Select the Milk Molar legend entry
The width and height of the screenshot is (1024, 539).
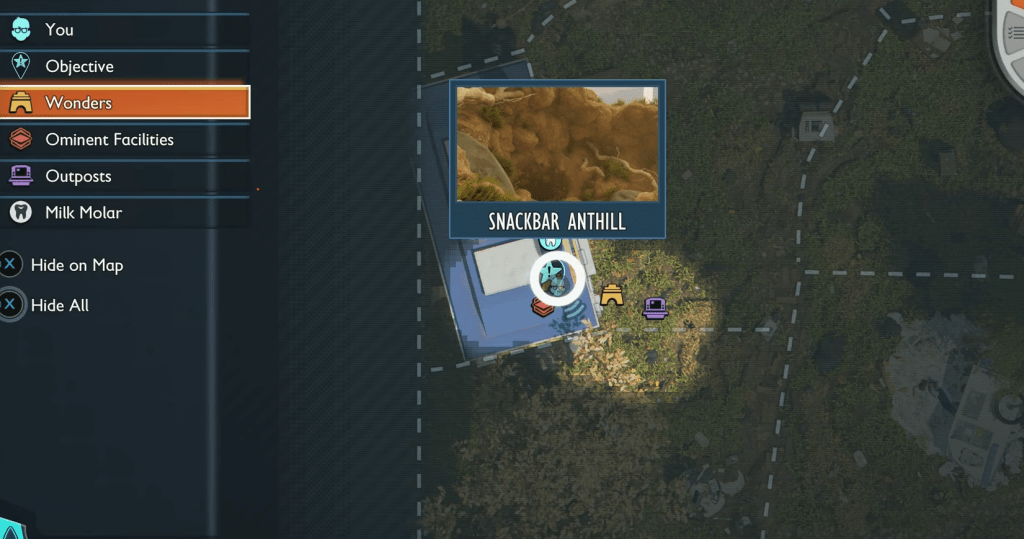pyautogui.click(x=83, y=213)
